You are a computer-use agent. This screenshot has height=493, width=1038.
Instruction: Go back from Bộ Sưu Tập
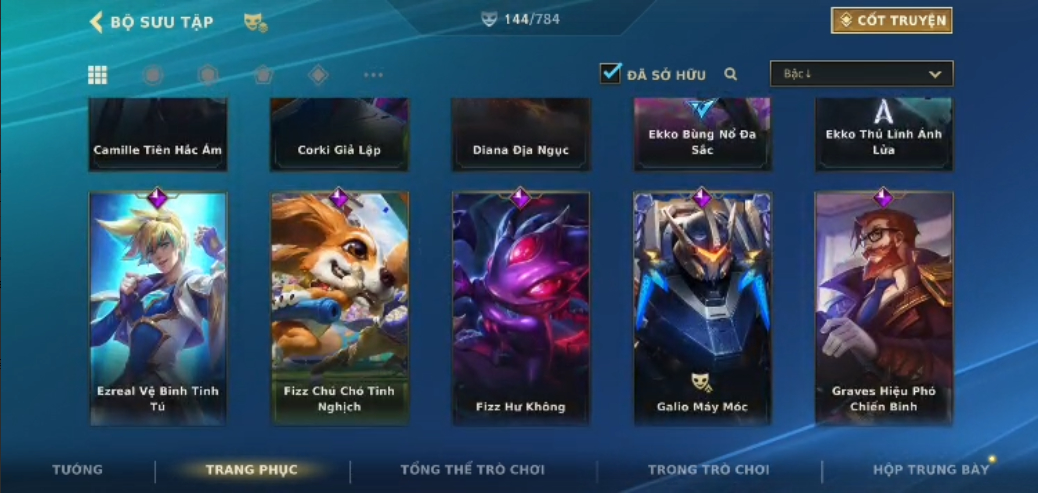point(97,22)
